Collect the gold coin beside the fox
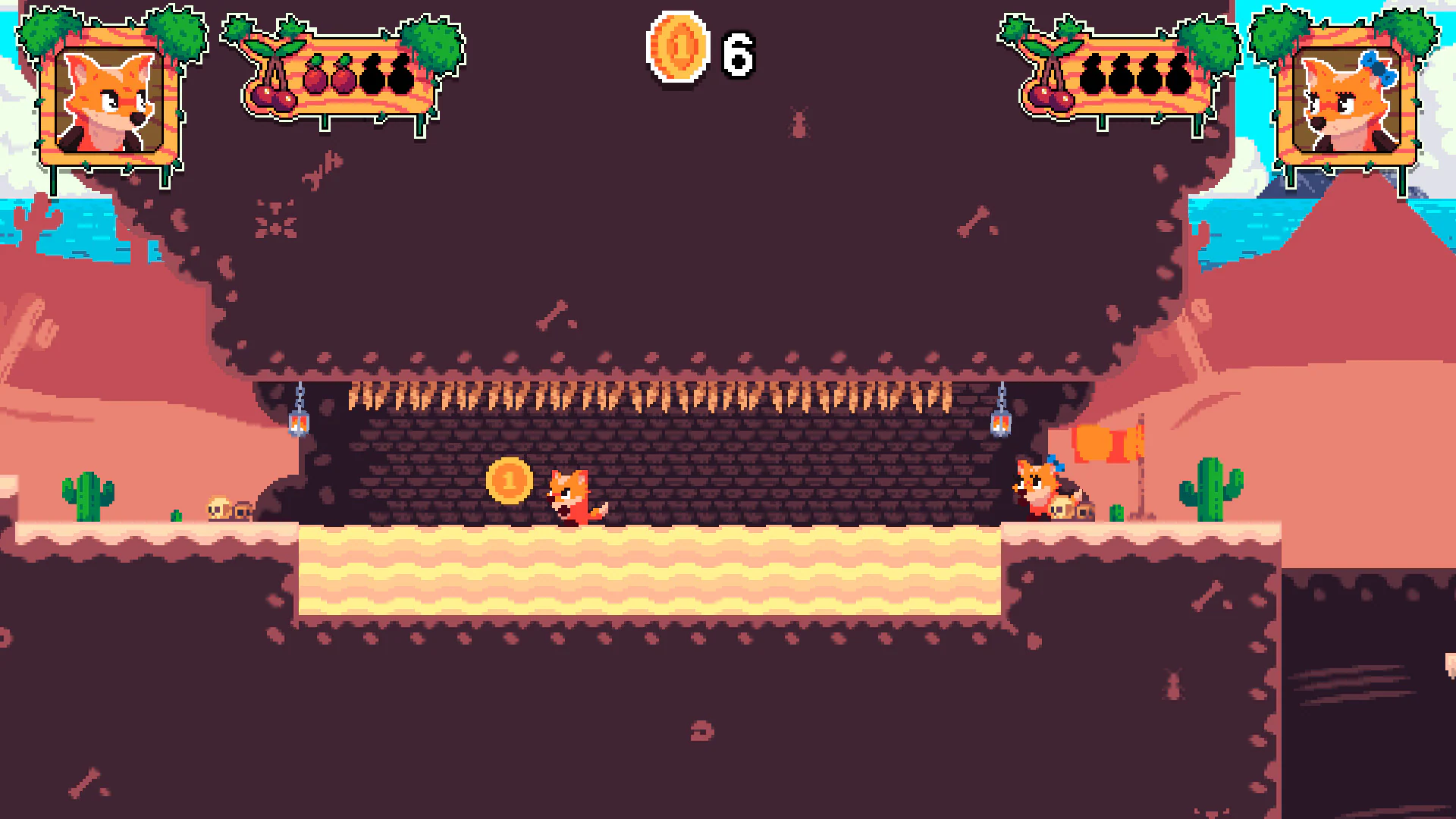The width and height of the screenshot is (1456, 819). pos(510,480)
